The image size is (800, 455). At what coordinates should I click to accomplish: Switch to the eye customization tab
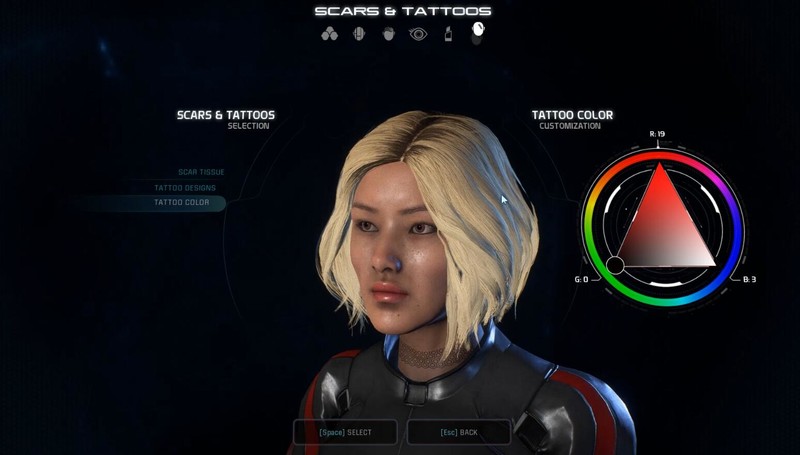point(418,35)
